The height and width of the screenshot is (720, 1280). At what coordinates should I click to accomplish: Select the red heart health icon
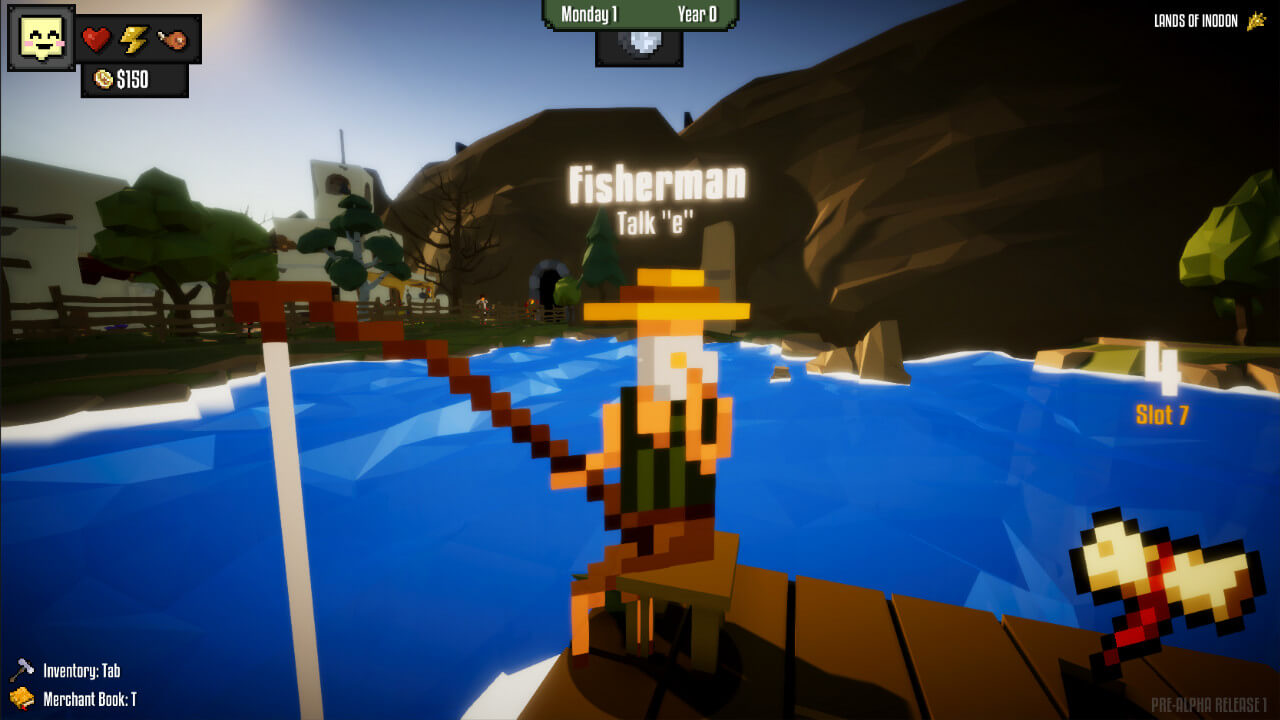[x=96, y=40]
